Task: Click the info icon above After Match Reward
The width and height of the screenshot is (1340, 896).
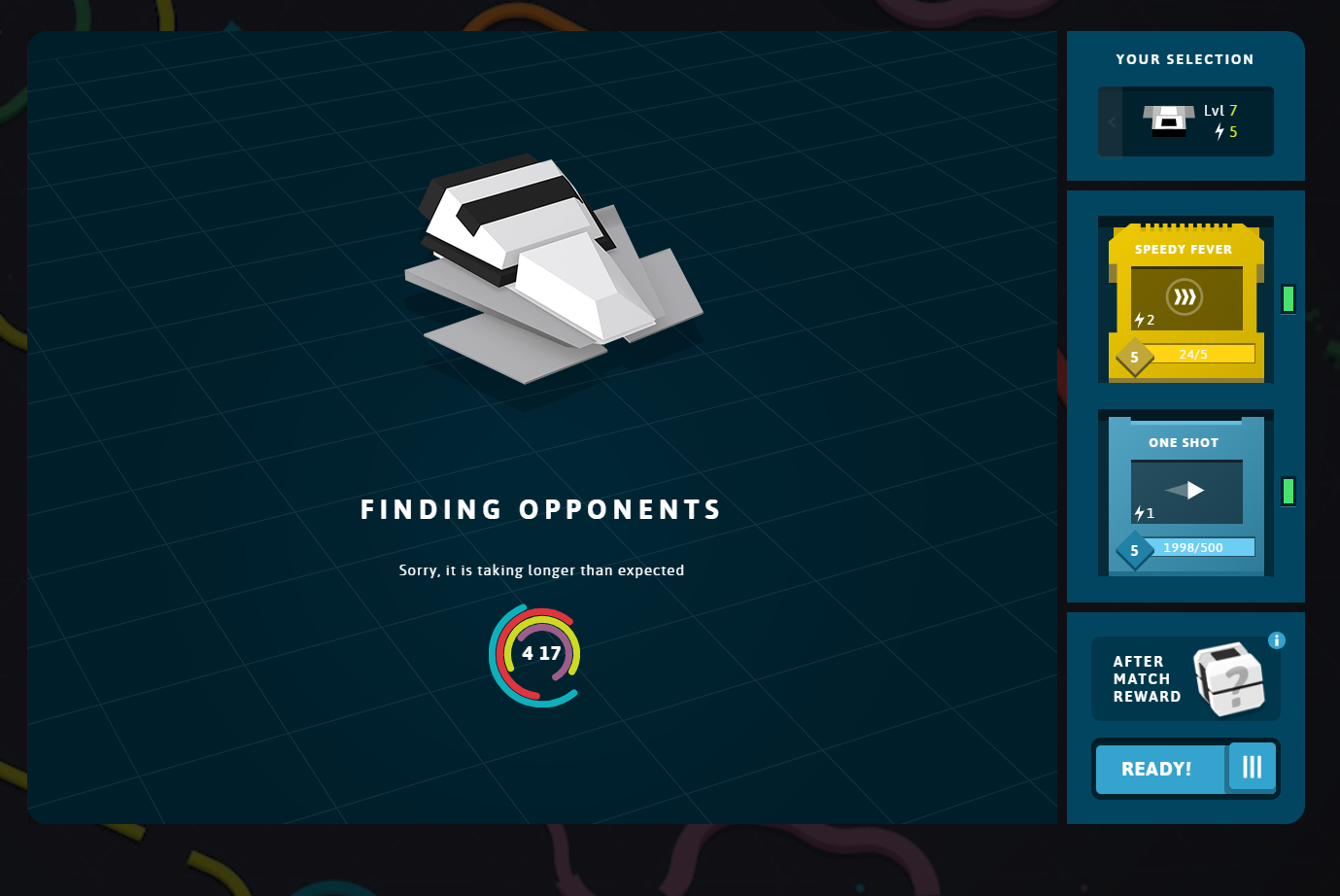Action: pyautogui.click(x=1276, y=640)
